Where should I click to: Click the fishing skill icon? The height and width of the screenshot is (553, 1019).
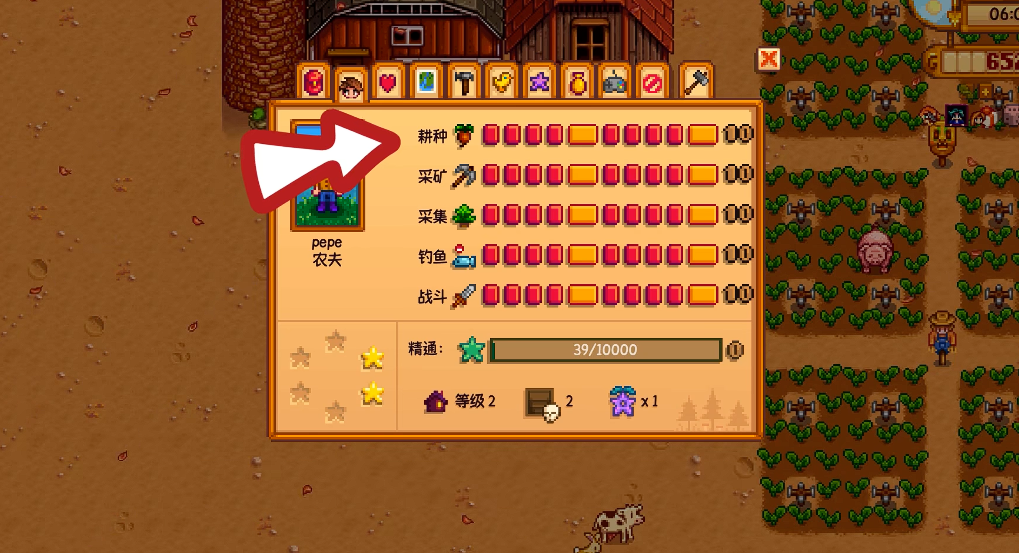point(463,256)
